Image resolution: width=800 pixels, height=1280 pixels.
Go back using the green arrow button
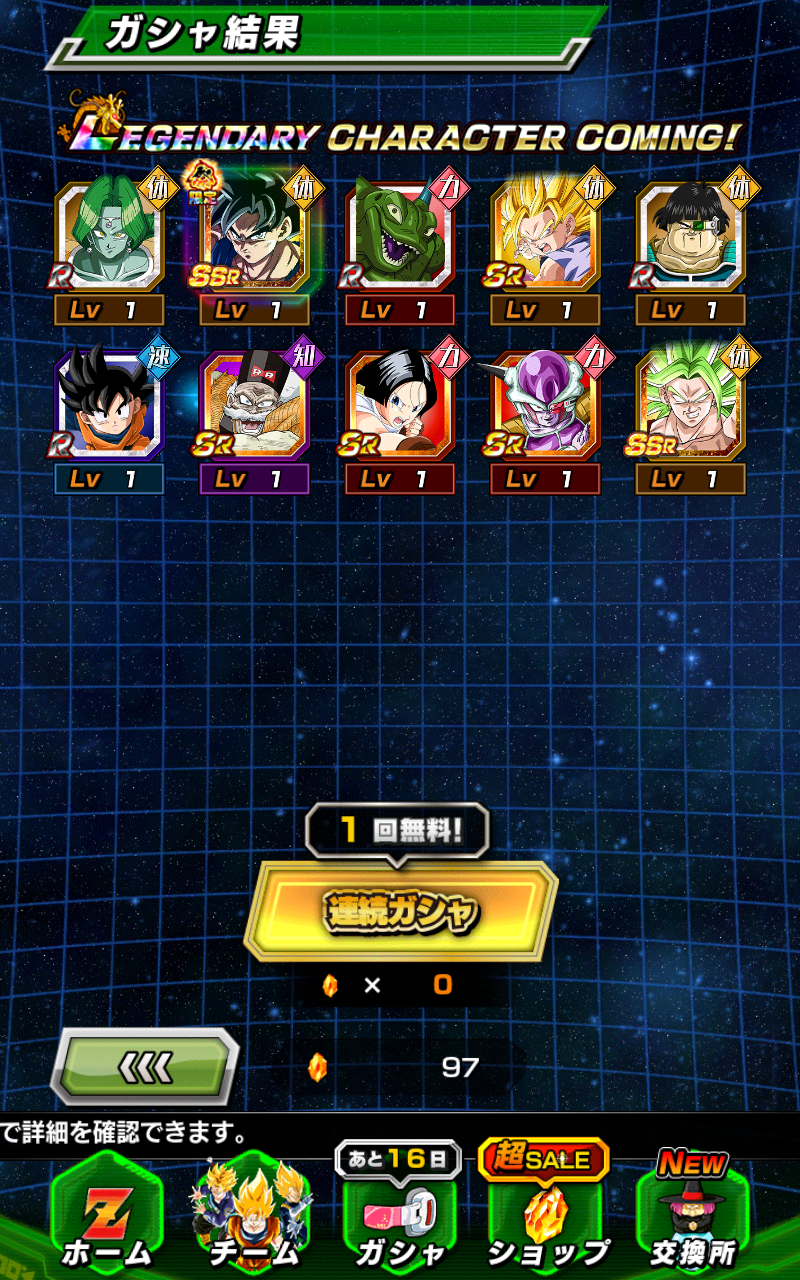pyautogui.click(x=146, y=1067)
